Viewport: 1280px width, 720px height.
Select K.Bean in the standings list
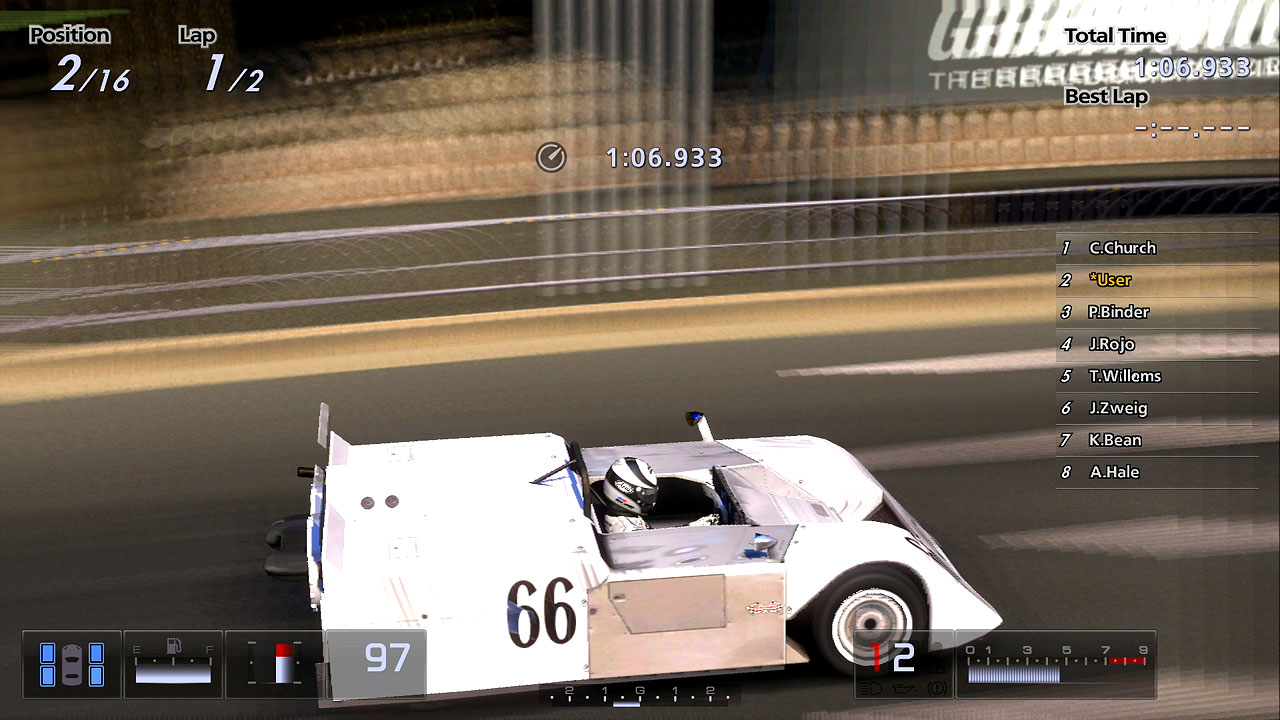(1115, 440)
